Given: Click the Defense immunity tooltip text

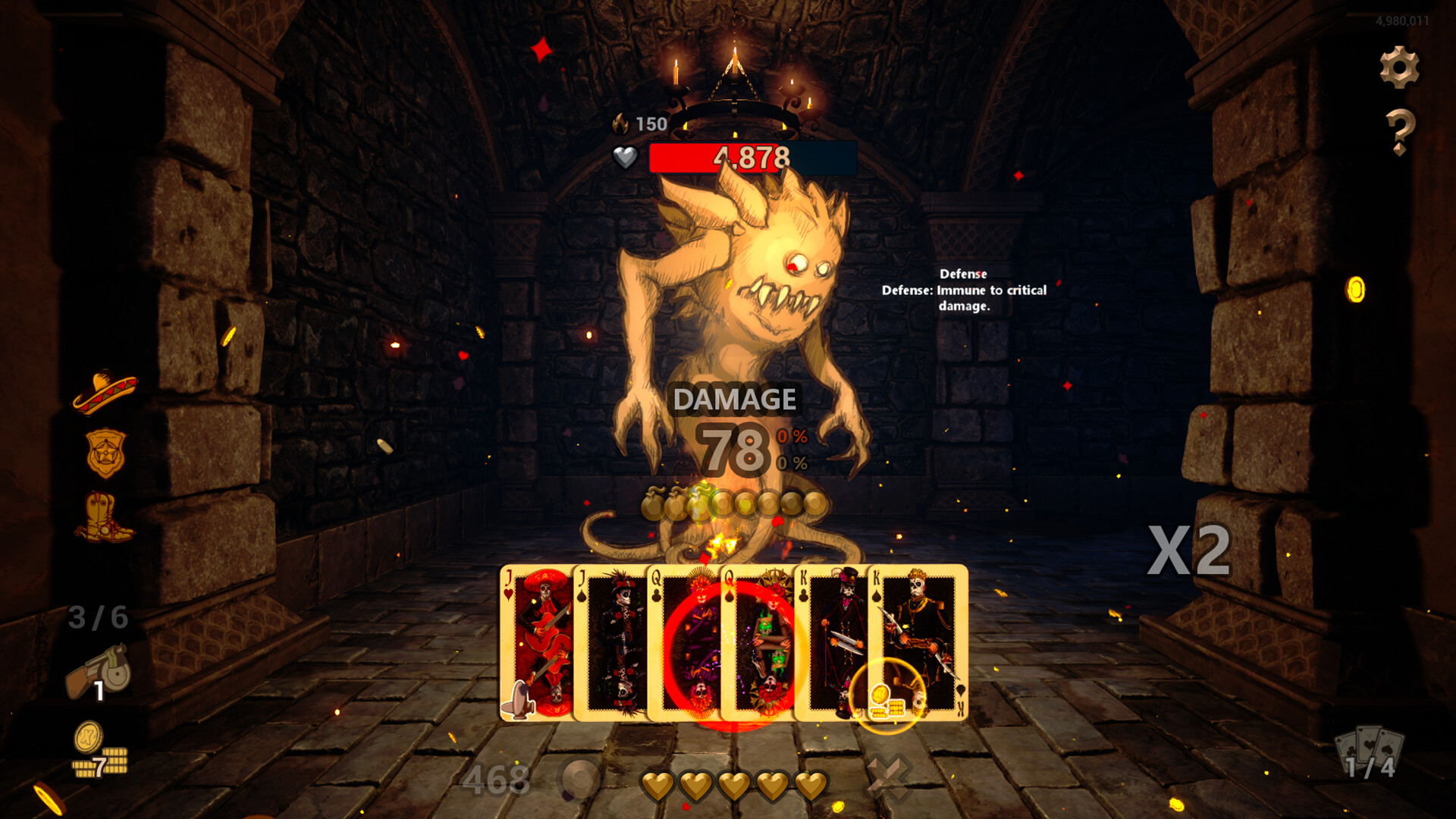Looking at the screenshot, I should (x=965, y=290).
